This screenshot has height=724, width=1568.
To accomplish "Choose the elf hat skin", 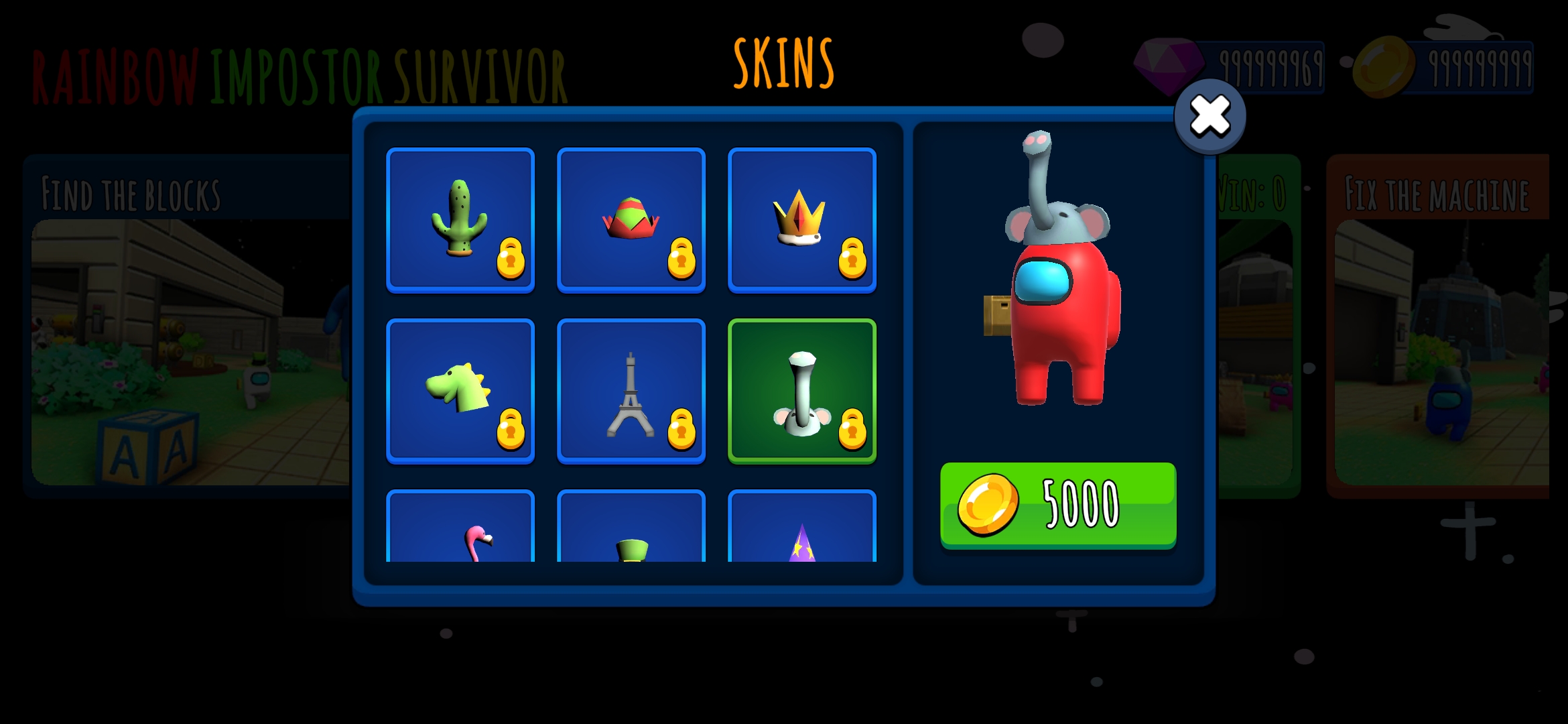I will [x=631, y=221].
